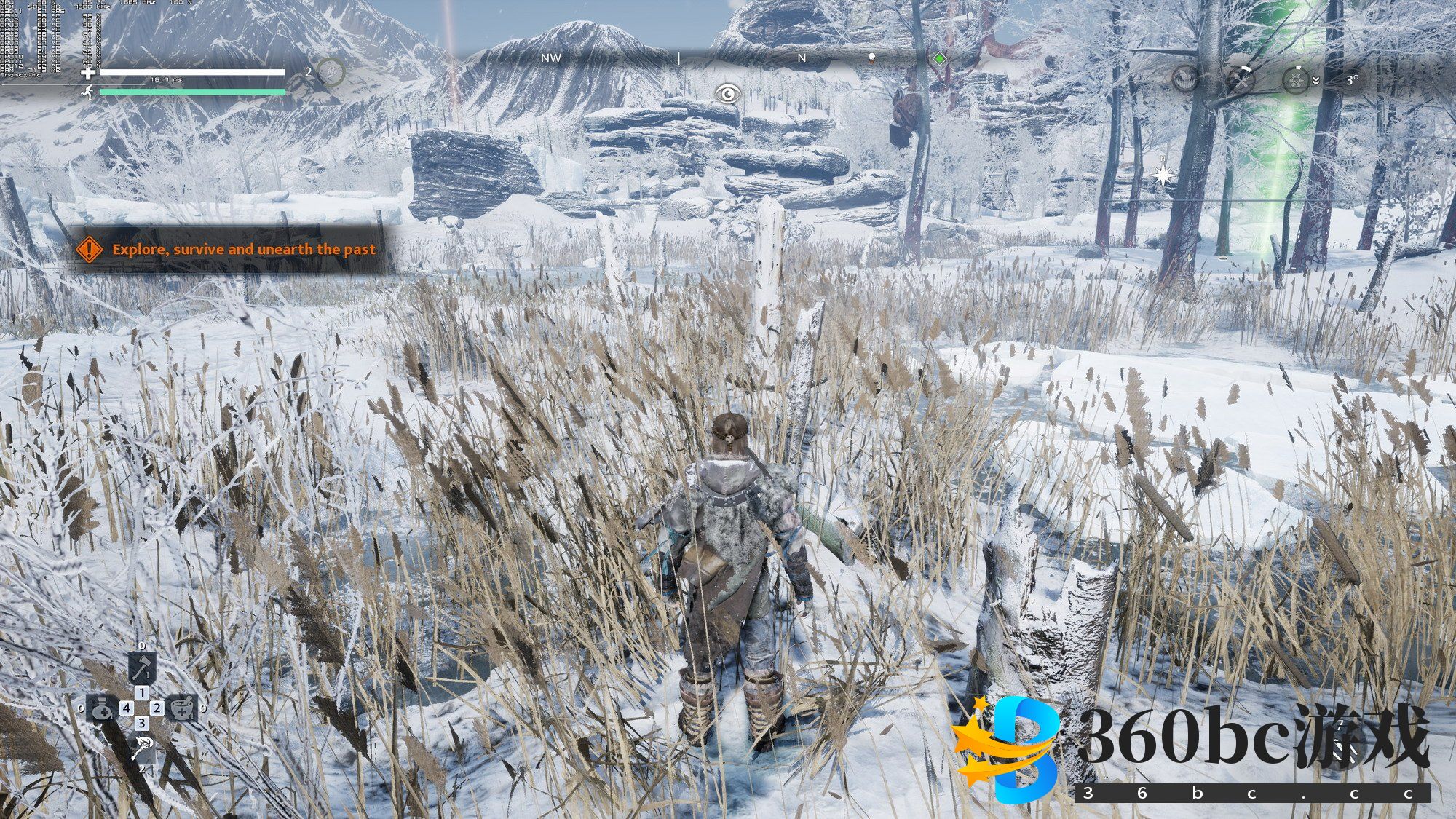Select the mortar and pestle medicine slot
The width and height of the screenshot is (1456, 819).
[x=181, y=707]
